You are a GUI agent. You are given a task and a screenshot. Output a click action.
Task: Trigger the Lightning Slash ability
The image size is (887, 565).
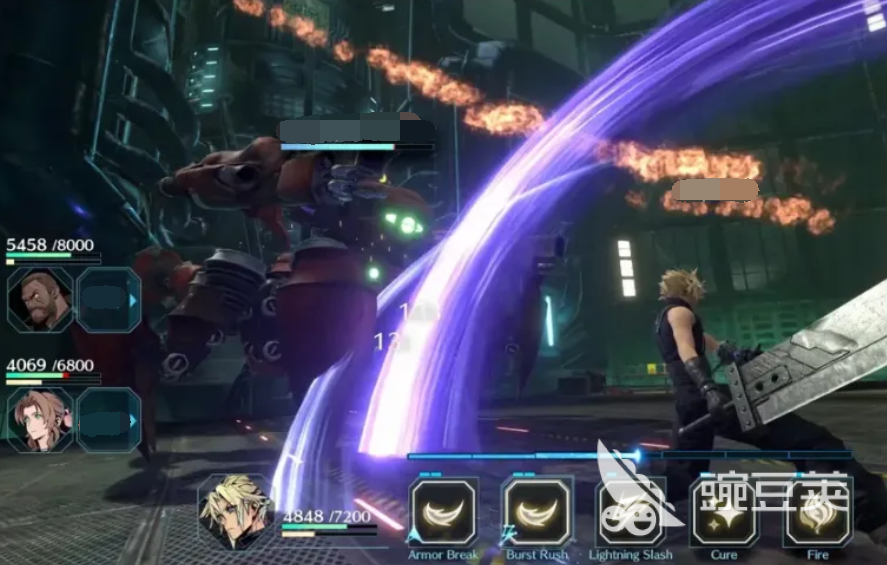coord(630,512)
